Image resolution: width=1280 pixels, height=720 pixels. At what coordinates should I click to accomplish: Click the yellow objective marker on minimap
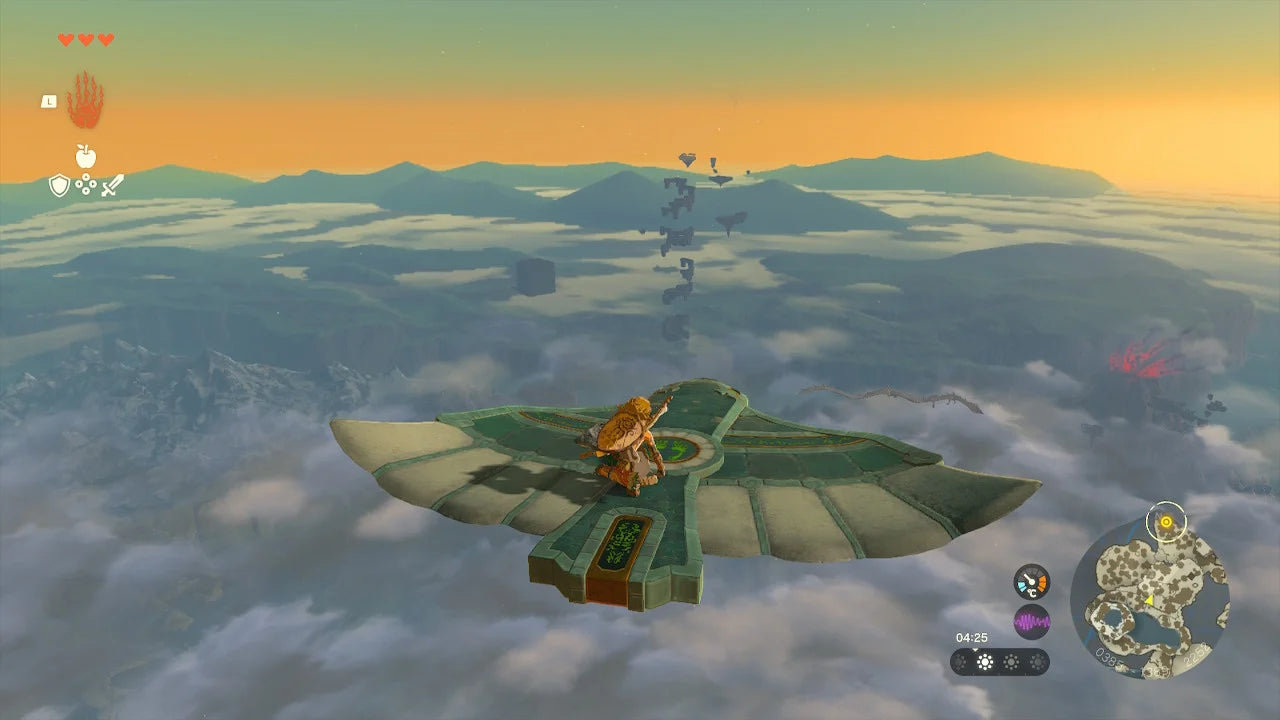[1165, 521]
